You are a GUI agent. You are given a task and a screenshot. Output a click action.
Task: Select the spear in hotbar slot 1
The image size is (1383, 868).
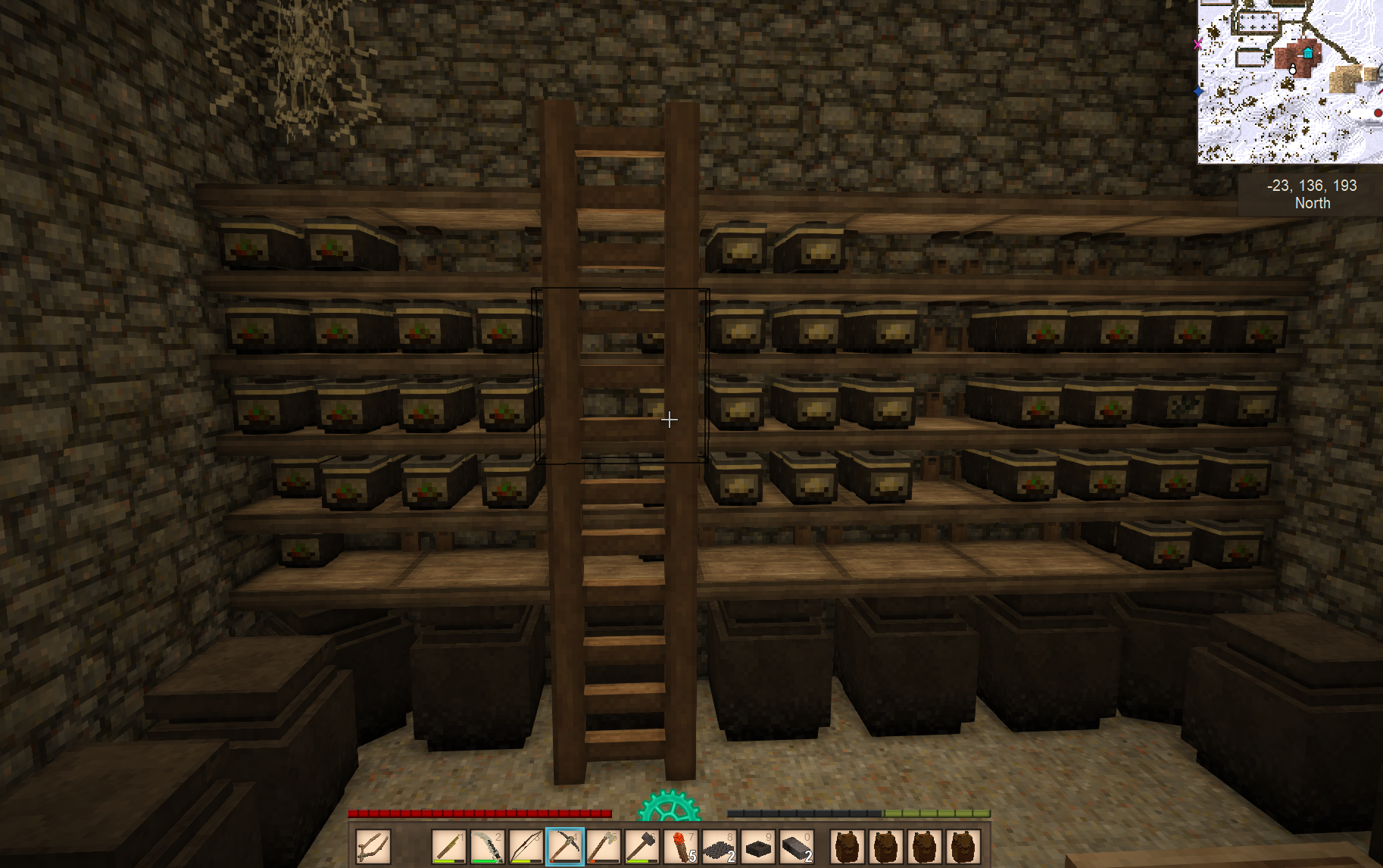(x=449, y=846)
